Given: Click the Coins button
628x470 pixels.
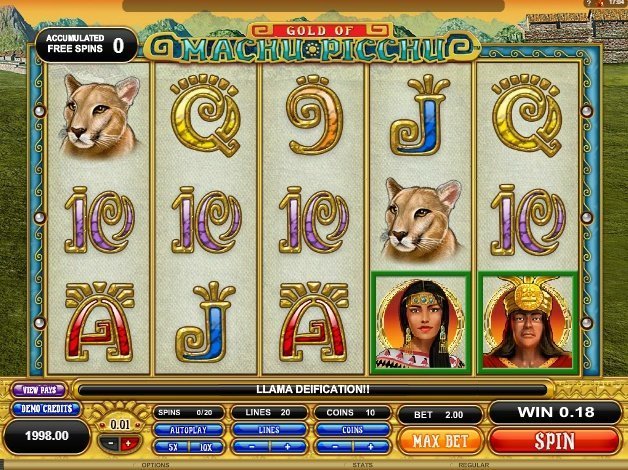Looking at the screenshot, I should tap(350, 429).
